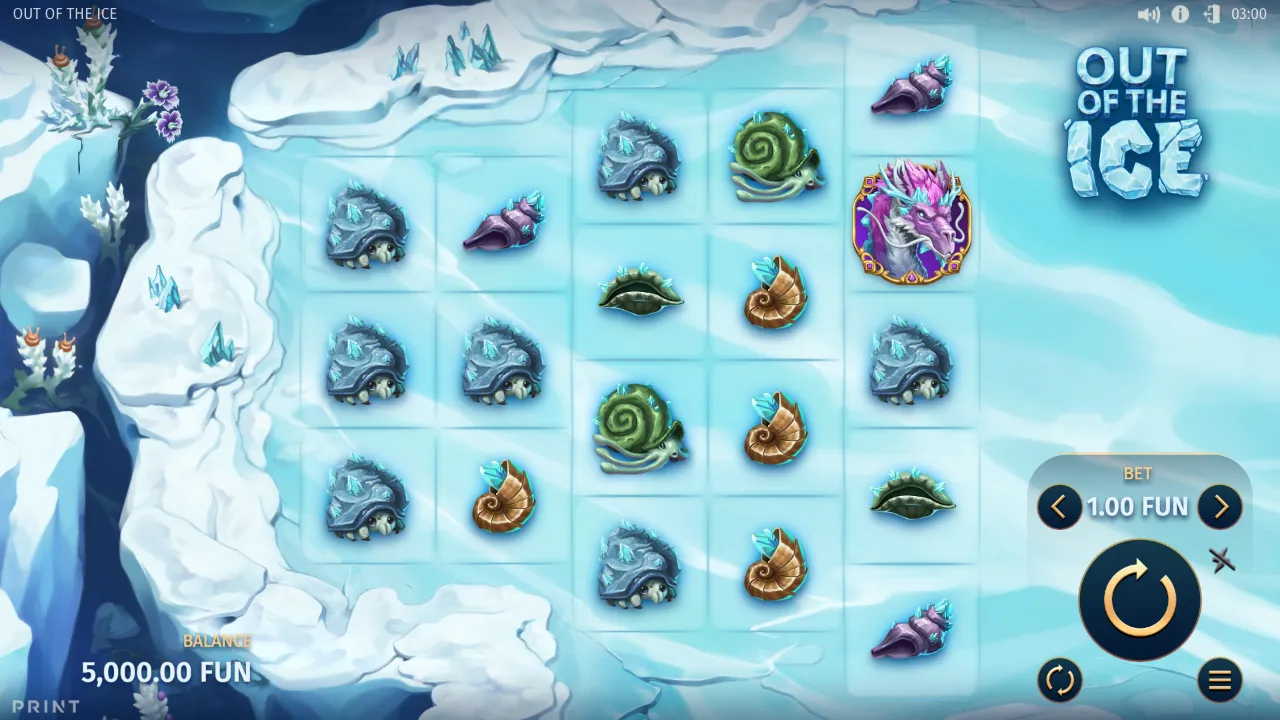The width and height of the screenshot is (1280, 720).
Task: Select the 1.00 FUN bet value
Action: (1139, 507)
